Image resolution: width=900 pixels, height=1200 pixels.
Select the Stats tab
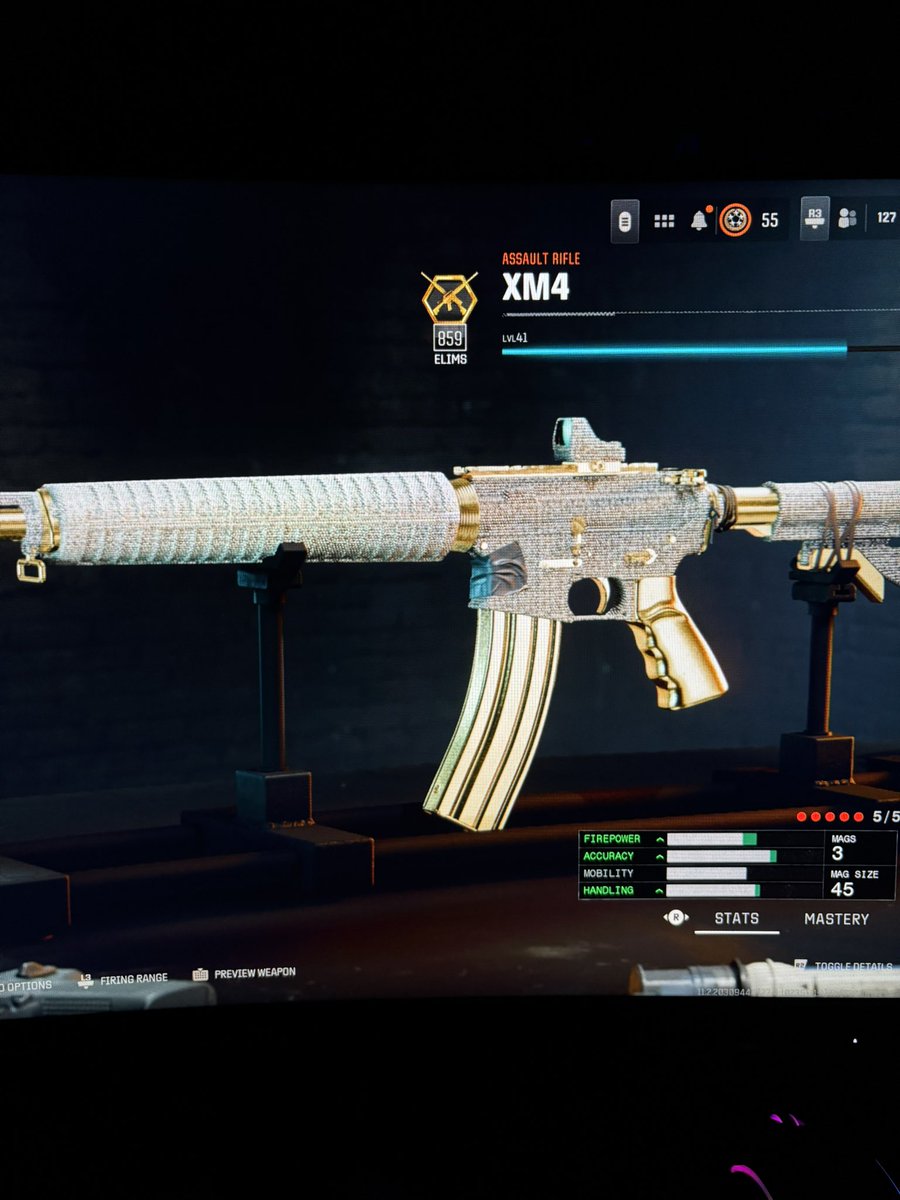(x=736, y=919)
